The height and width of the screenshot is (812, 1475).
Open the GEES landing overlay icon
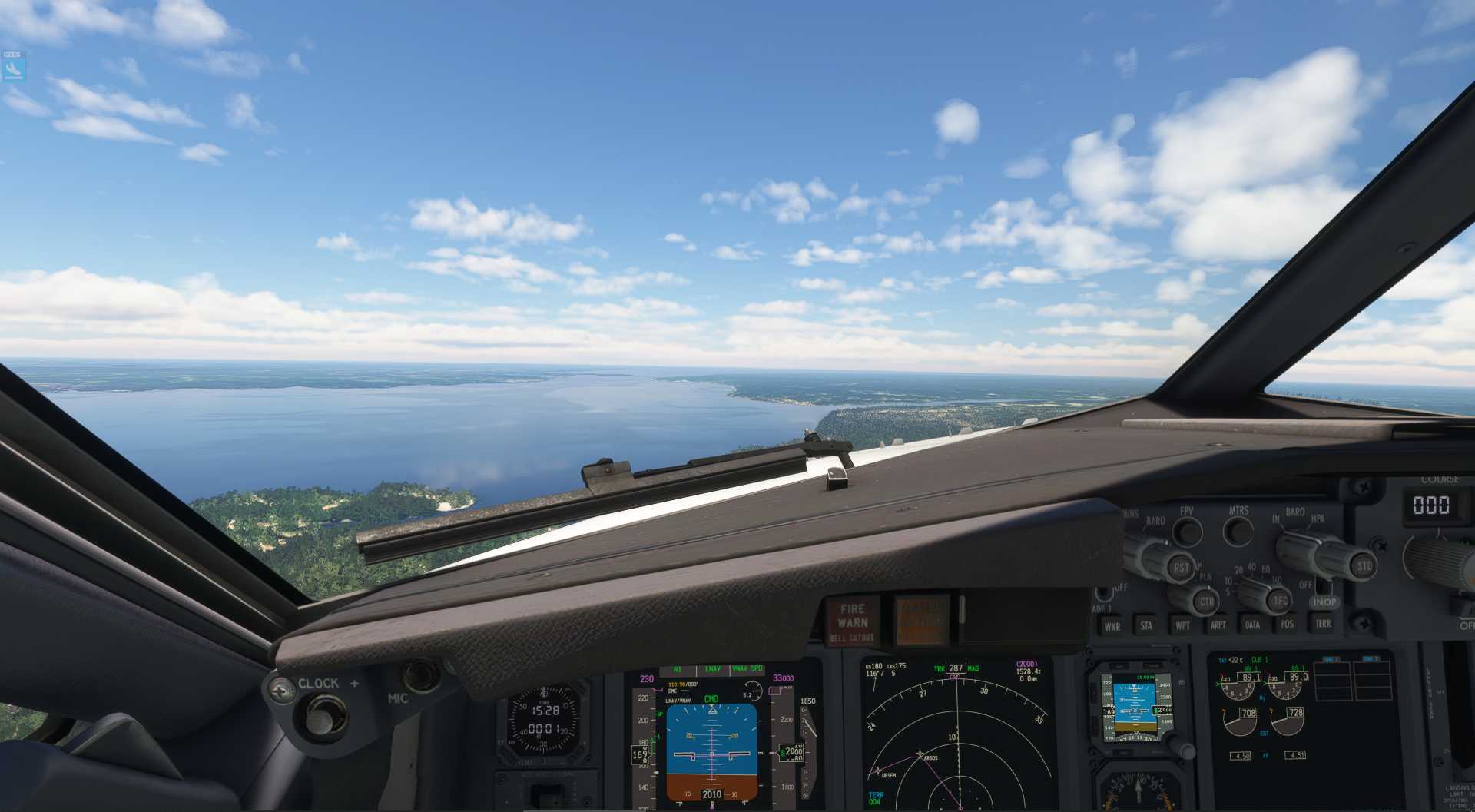[x=13, y=69]
